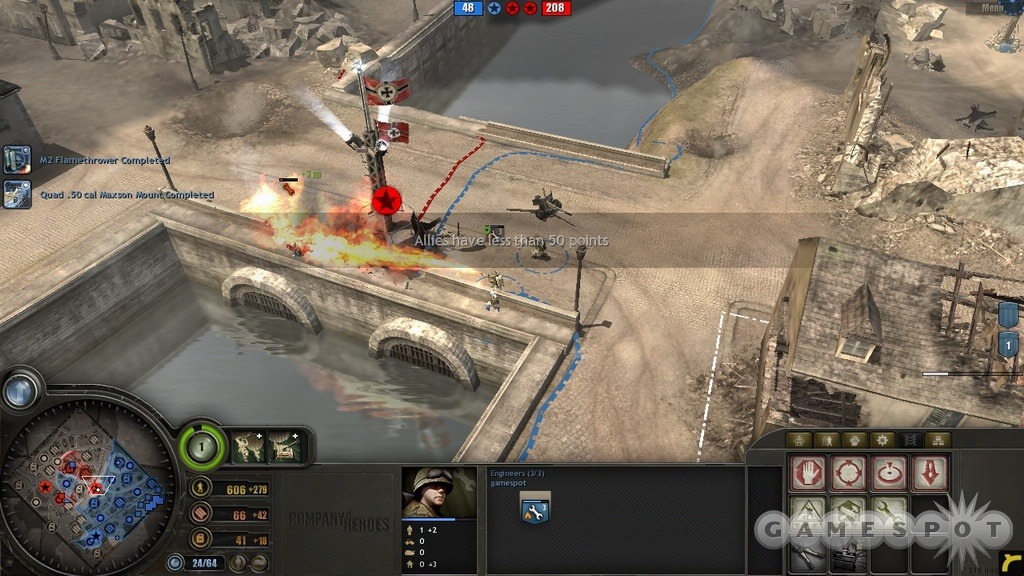
Task: Open the basic structures build menu
Action: click(808, 512)
